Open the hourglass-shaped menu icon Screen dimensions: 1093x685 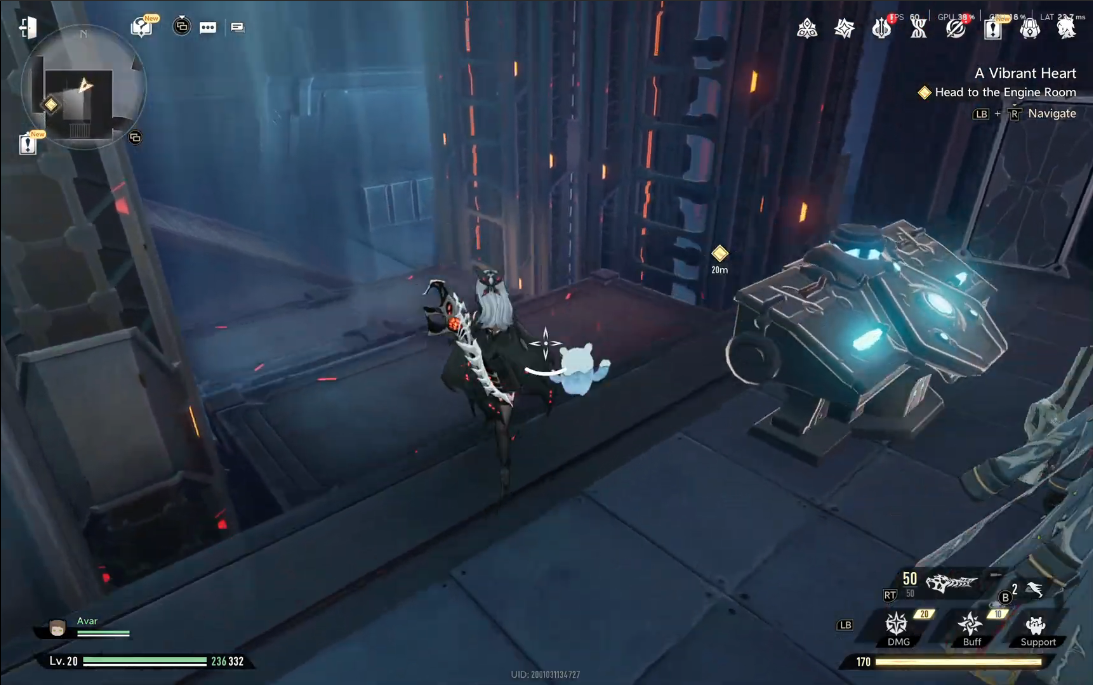point(918,29)
